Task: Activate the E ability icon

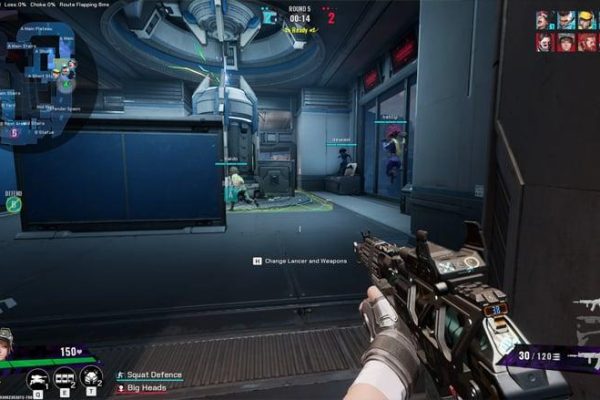Action: (65, 377)
